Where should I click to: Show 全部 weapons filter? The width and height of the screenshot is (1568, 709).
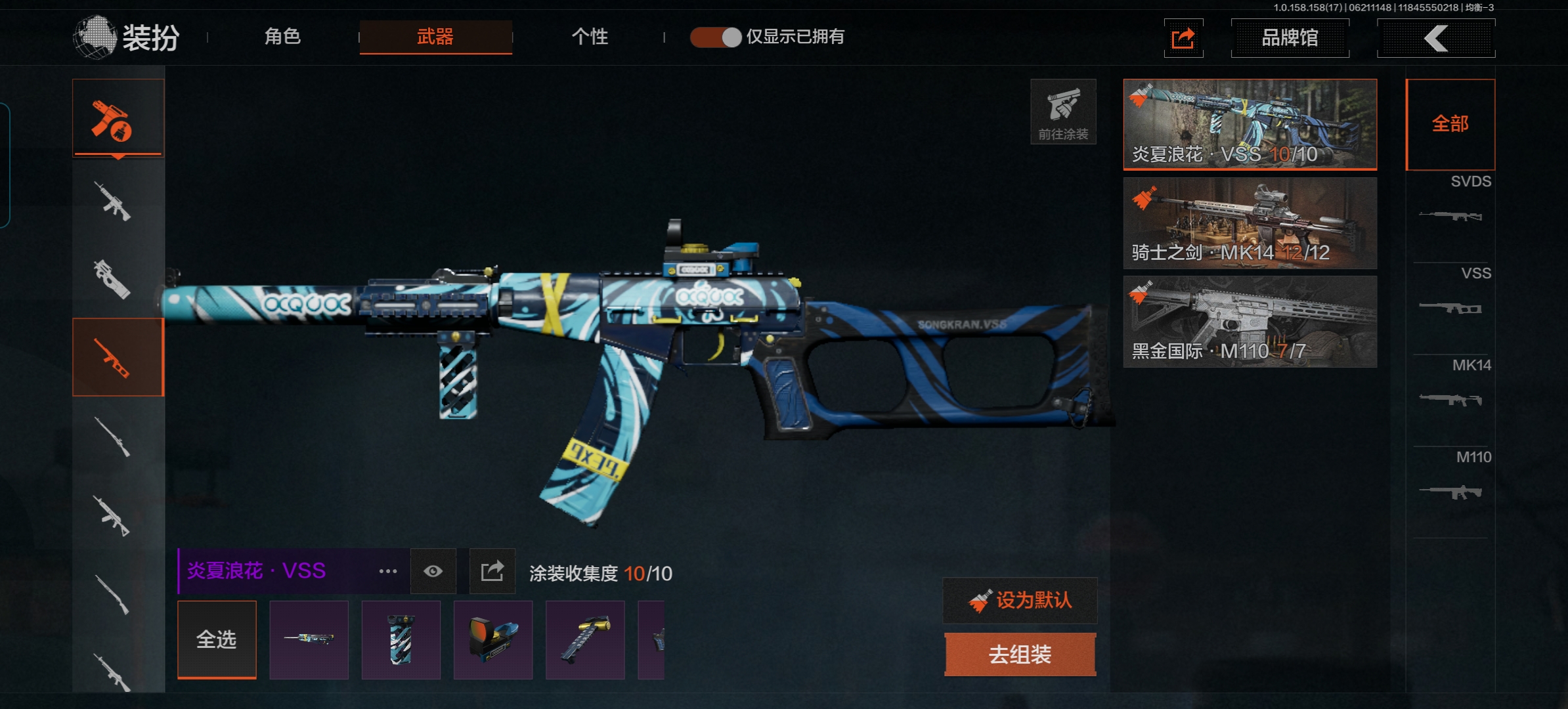(x=1450, y=124)
